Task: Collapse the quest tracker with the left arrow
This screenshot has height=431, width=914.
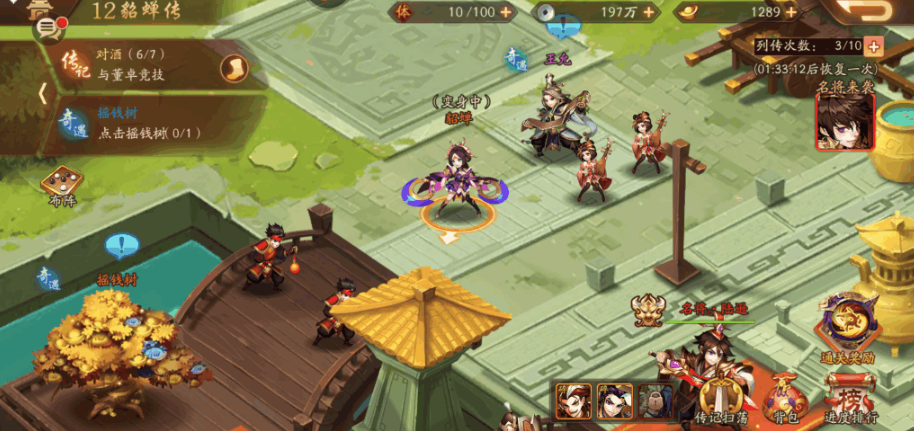Action: [42, 94]
